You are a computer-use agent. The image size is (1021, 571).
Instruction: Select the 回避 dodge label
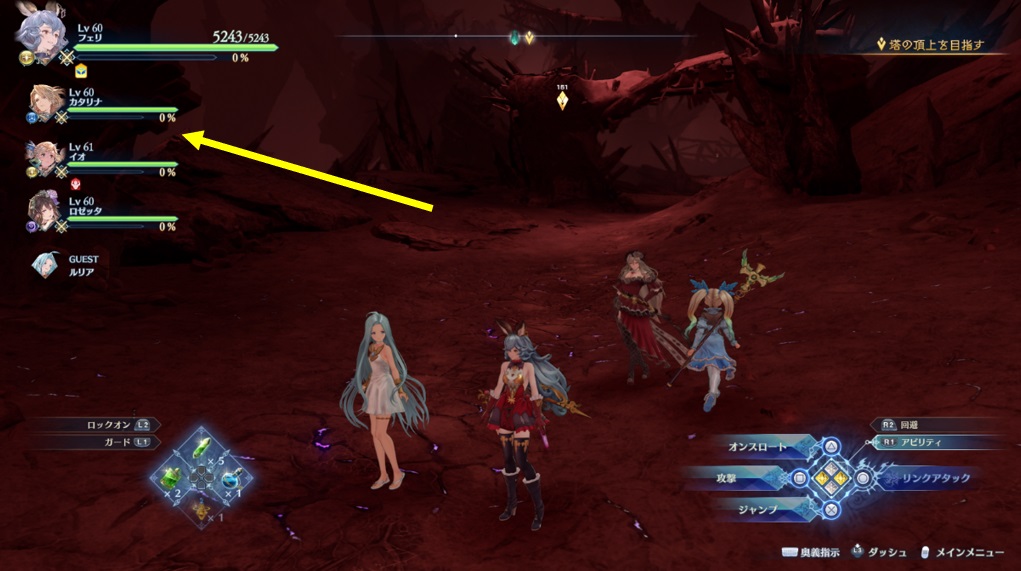[x=909, y=424]
